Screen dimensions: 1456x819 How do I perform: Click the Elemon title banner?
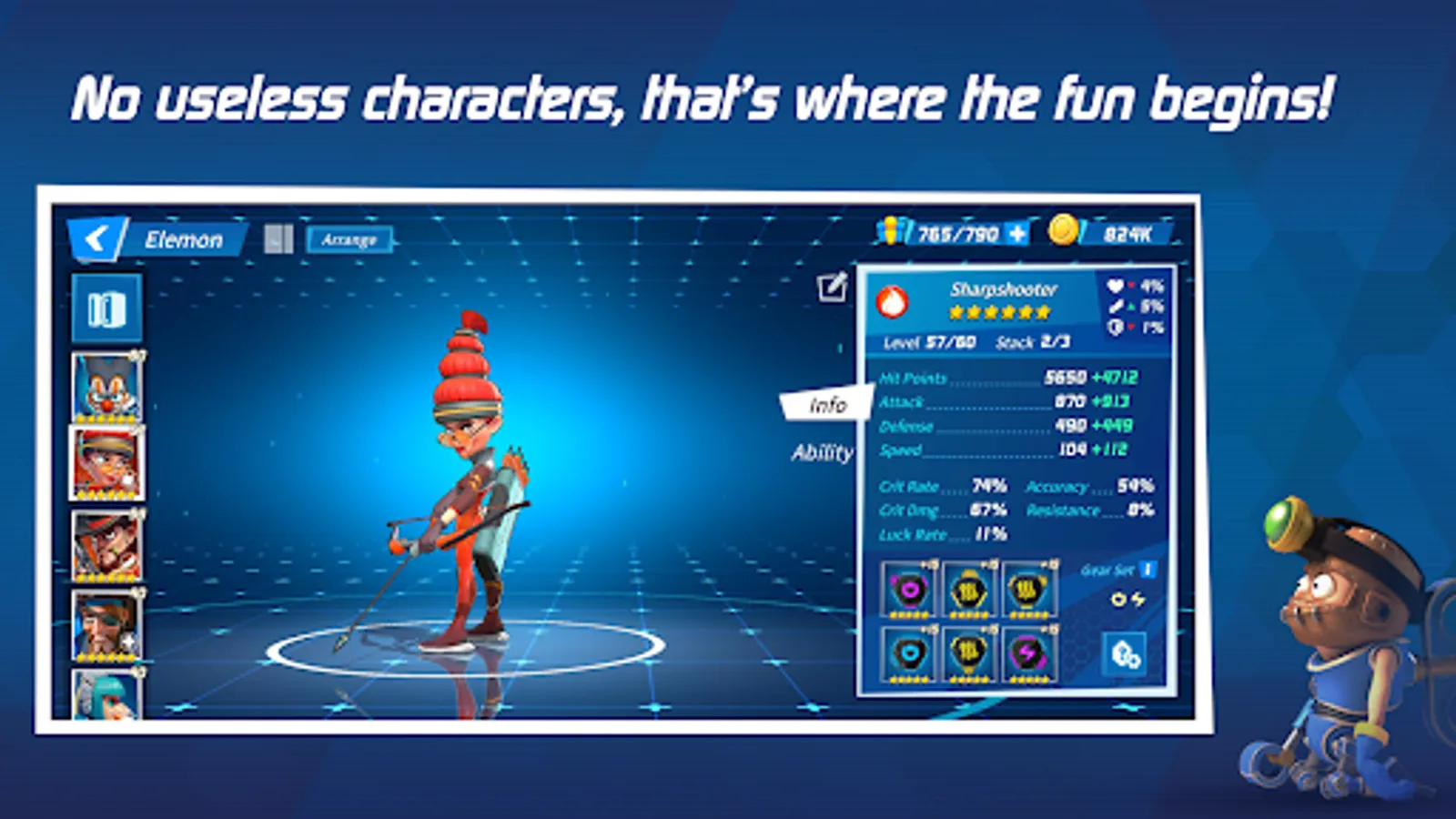(184, 239)
